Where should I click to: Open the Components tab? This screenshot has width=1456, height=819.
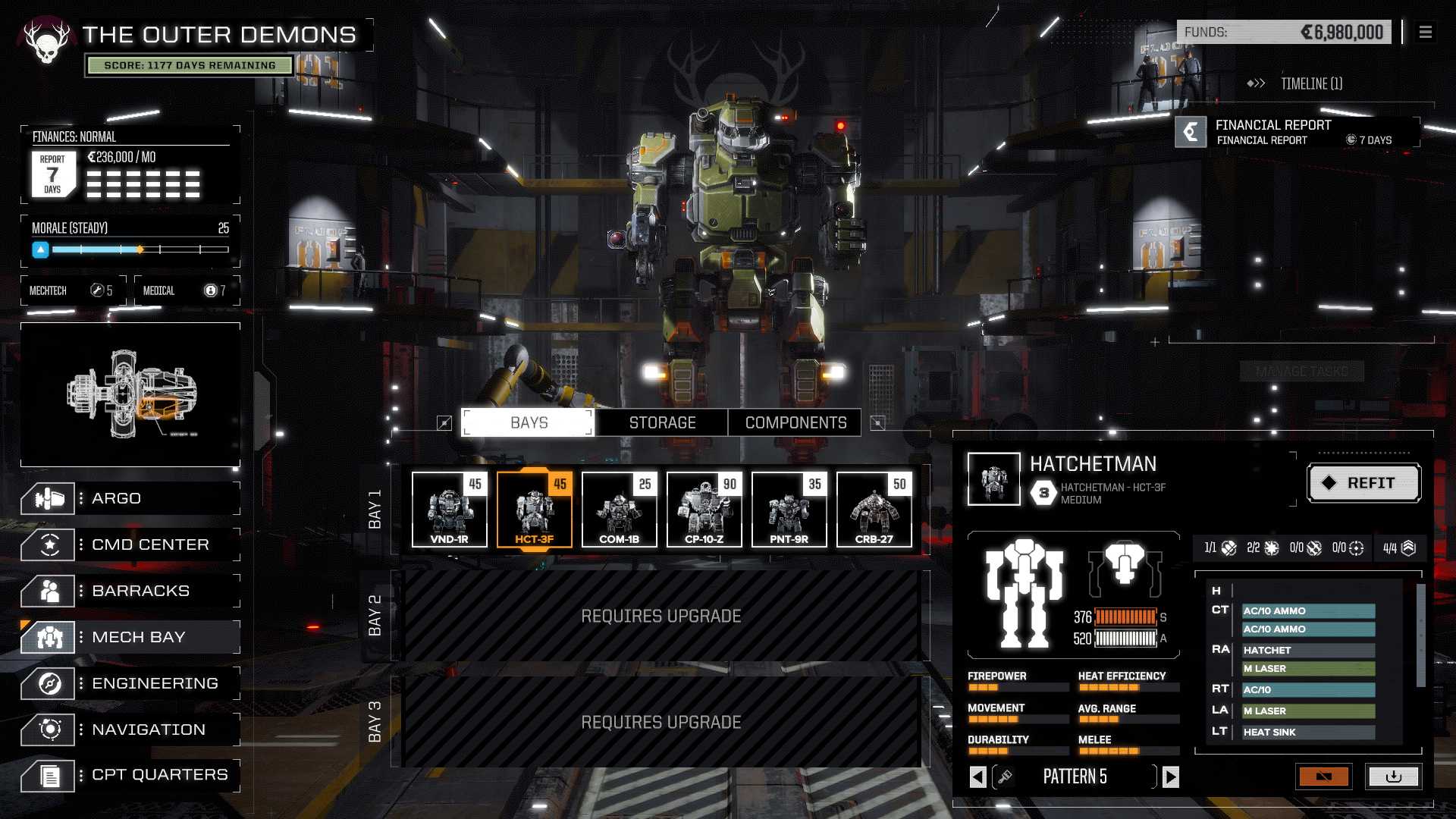795,422
